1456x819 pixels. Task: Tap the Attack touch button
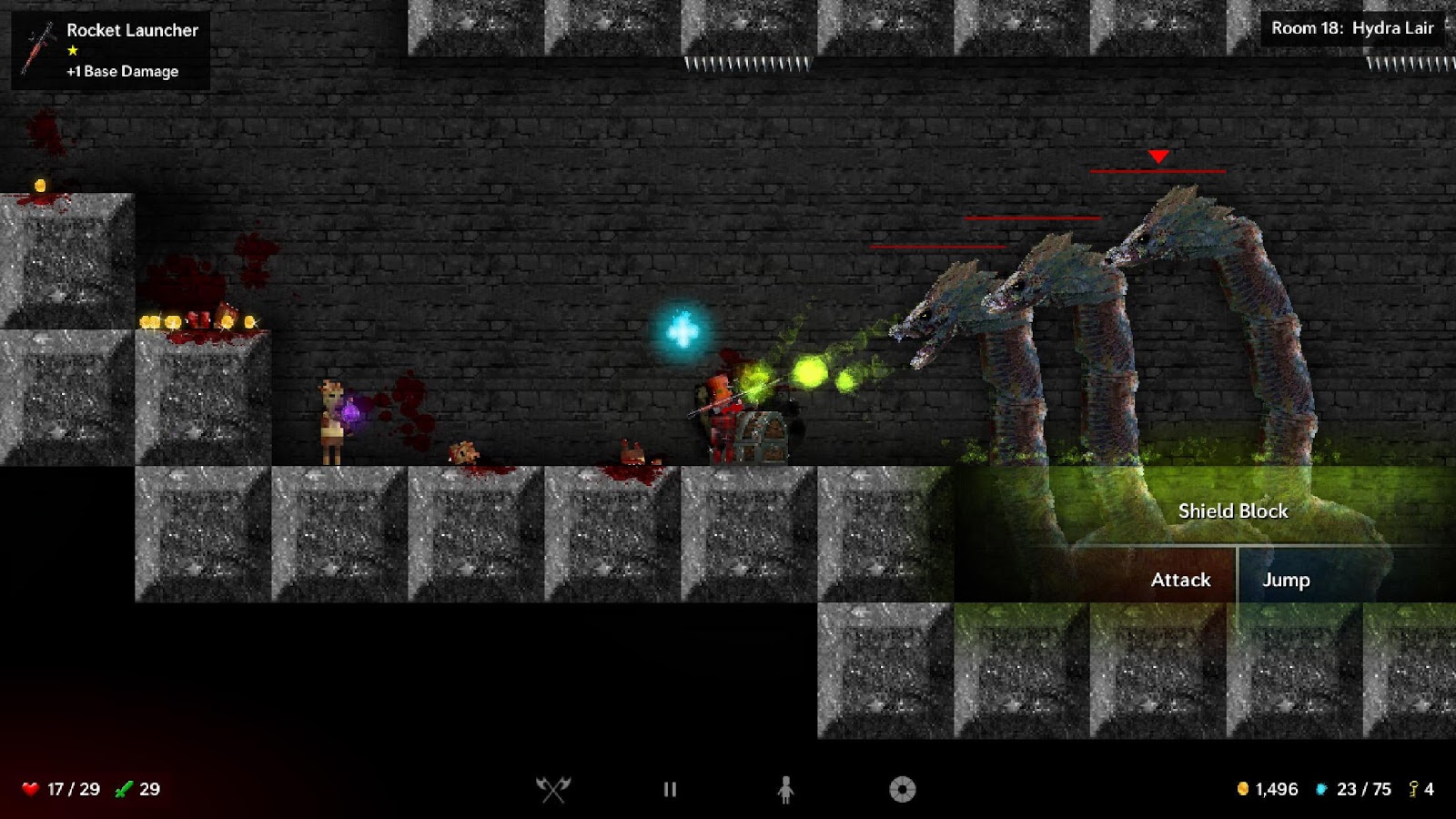click(x=1180, y=580)
